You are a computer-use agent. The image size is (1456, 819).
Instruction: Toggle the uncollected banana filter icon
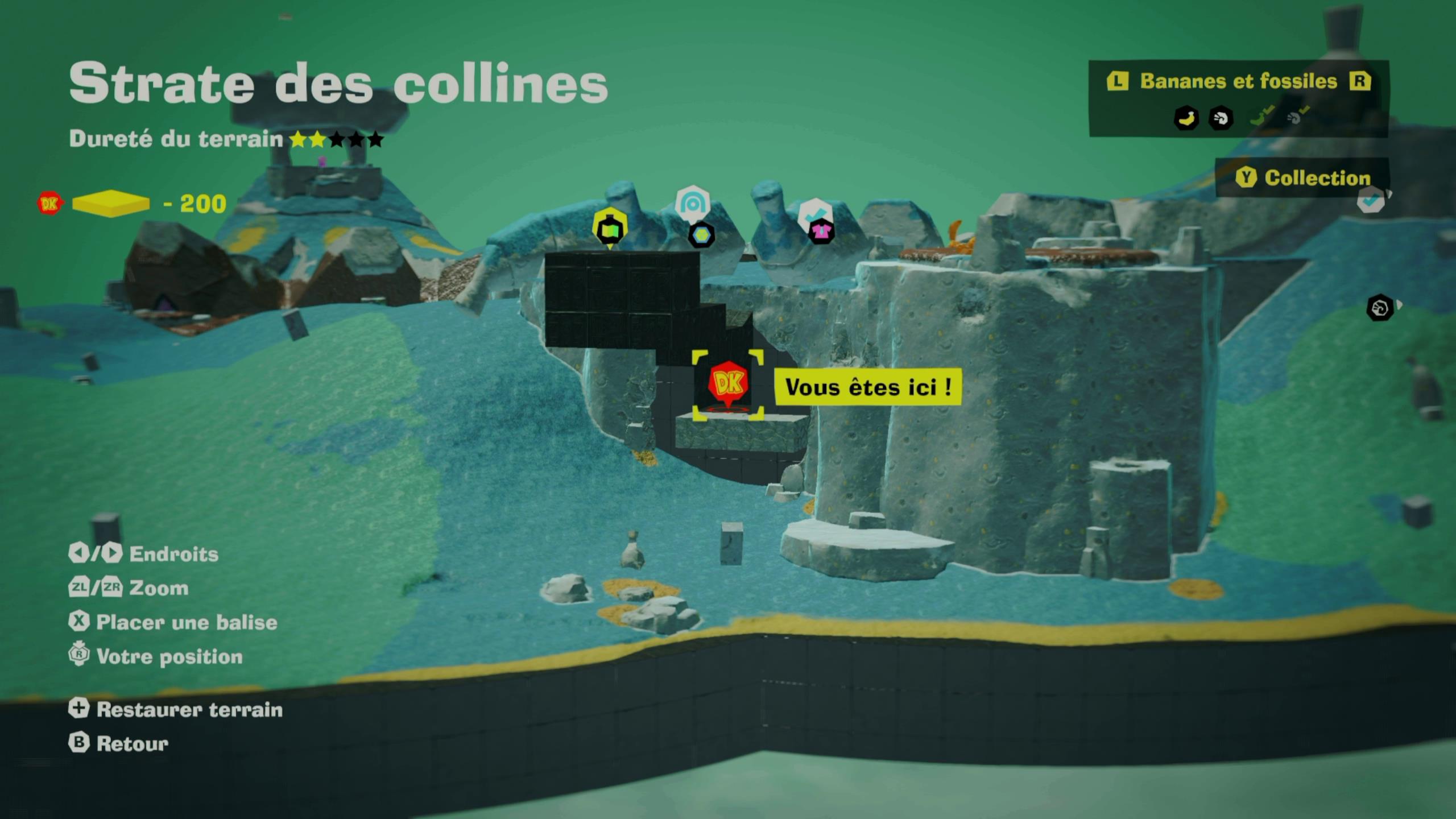(1186, 118)
